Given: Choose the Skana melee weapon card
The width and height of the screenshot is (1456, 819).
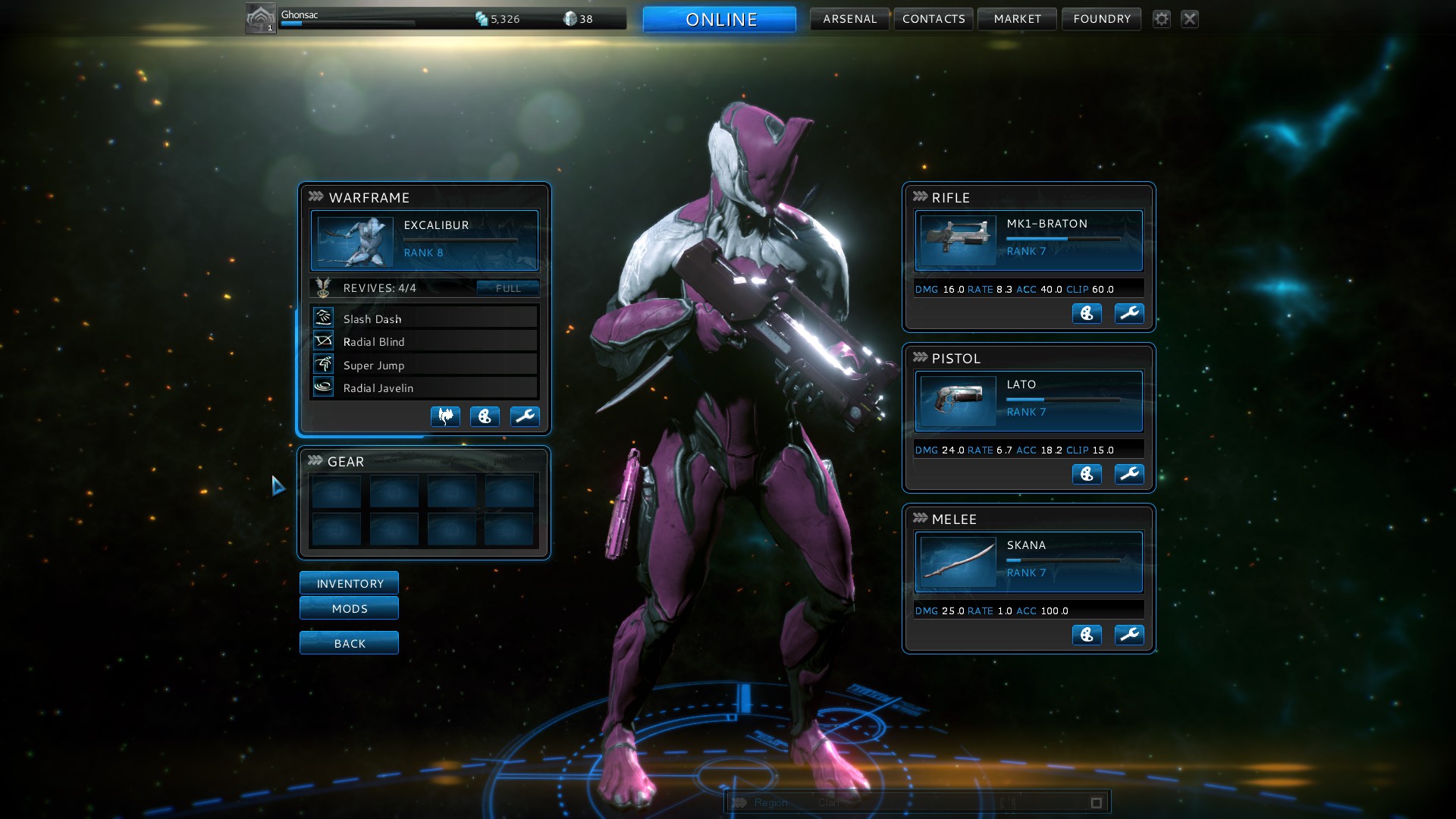Looking at the screenshot, I should [1028, 562].
